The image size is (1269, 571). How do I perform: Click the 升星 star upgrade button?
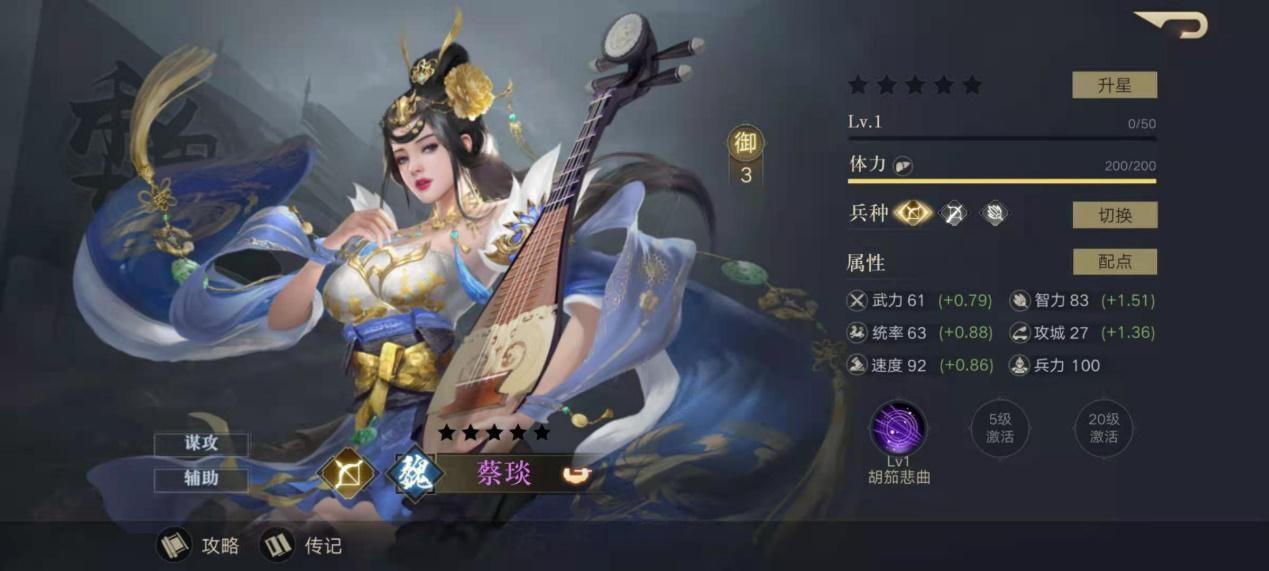coord(1114,85)
